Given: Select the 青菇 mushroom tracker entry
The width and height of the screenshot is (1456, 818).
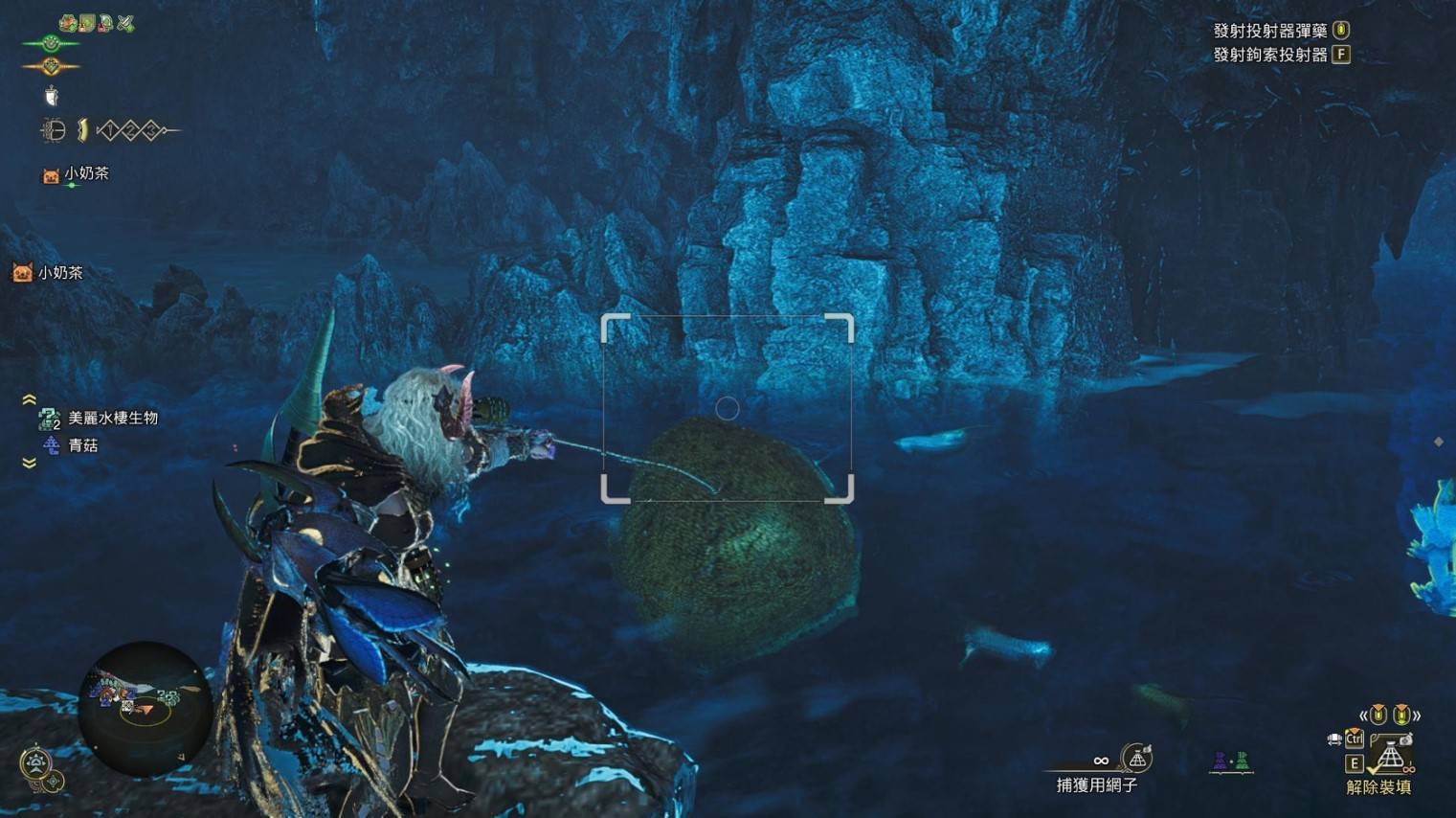Looking at the screenshot, I should click(82, 445).
